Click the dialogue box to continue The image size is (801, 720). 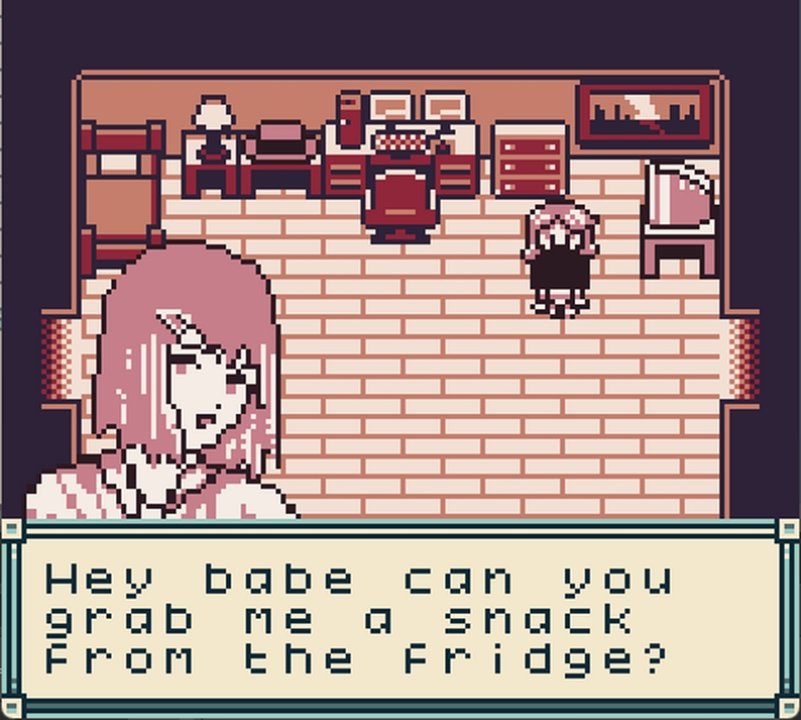pos(400,618)
